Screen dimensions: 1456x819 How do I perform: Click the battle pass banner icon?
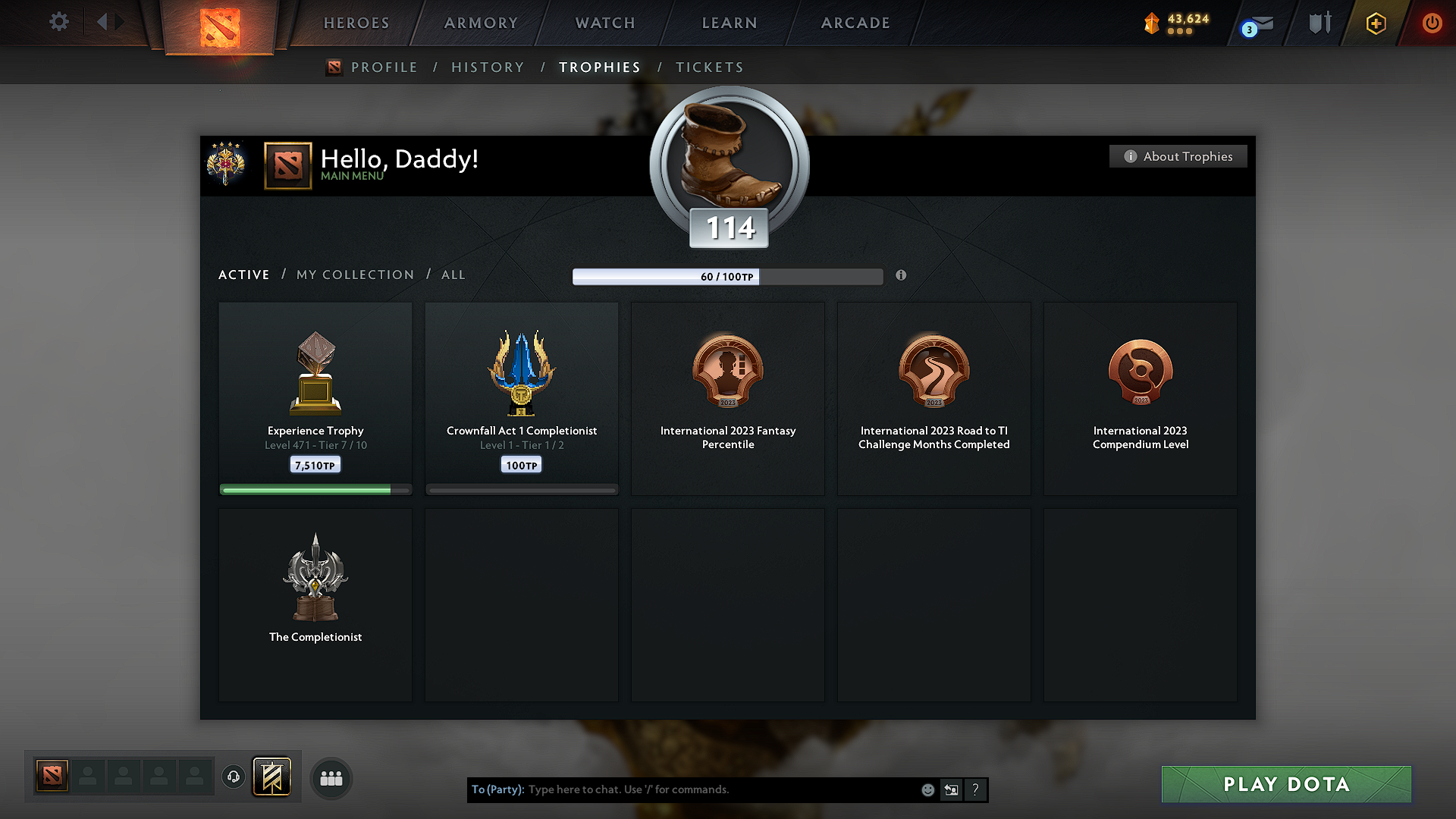[272, 777]
